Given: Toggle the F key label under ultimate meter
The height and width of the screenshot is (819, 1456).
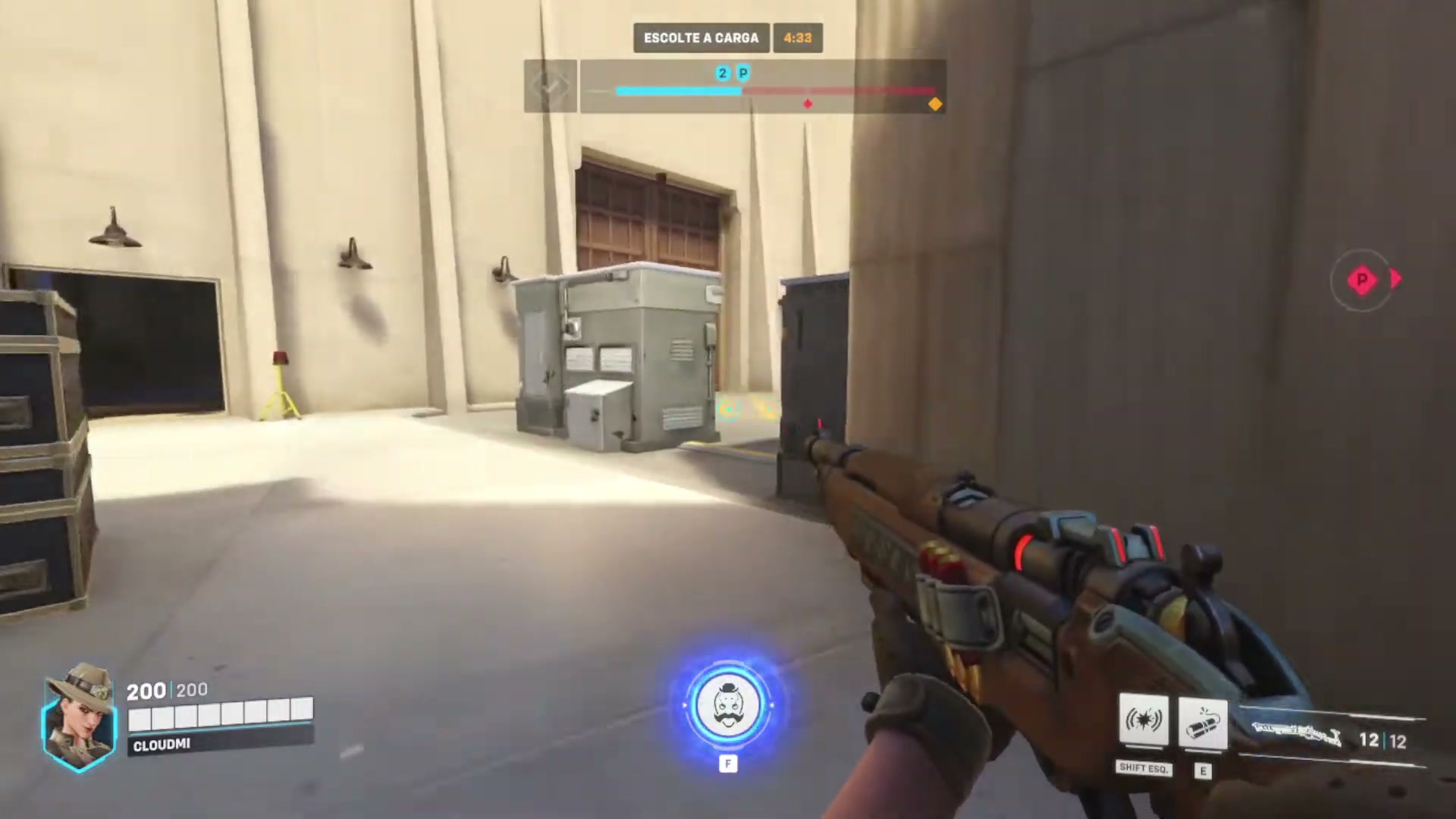Looking at the screenshot, I should [729, 764].
